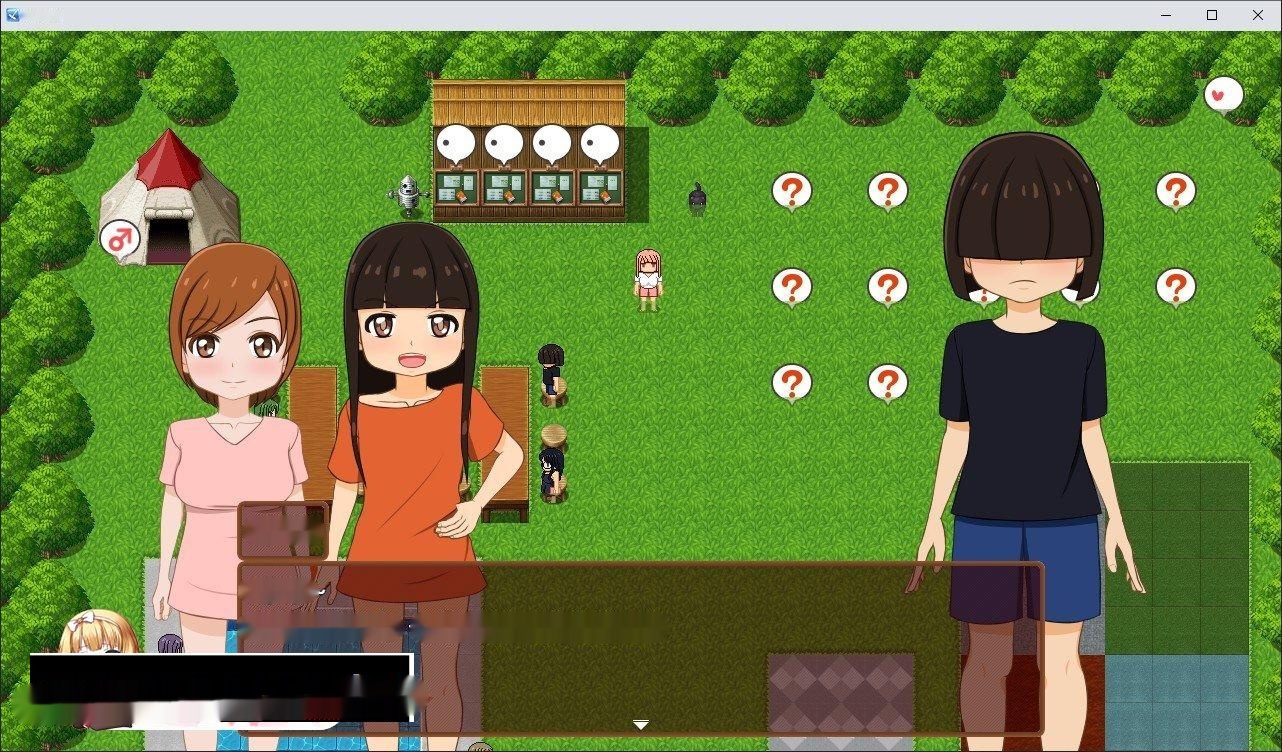Maximize the game window

(1211, 14)
